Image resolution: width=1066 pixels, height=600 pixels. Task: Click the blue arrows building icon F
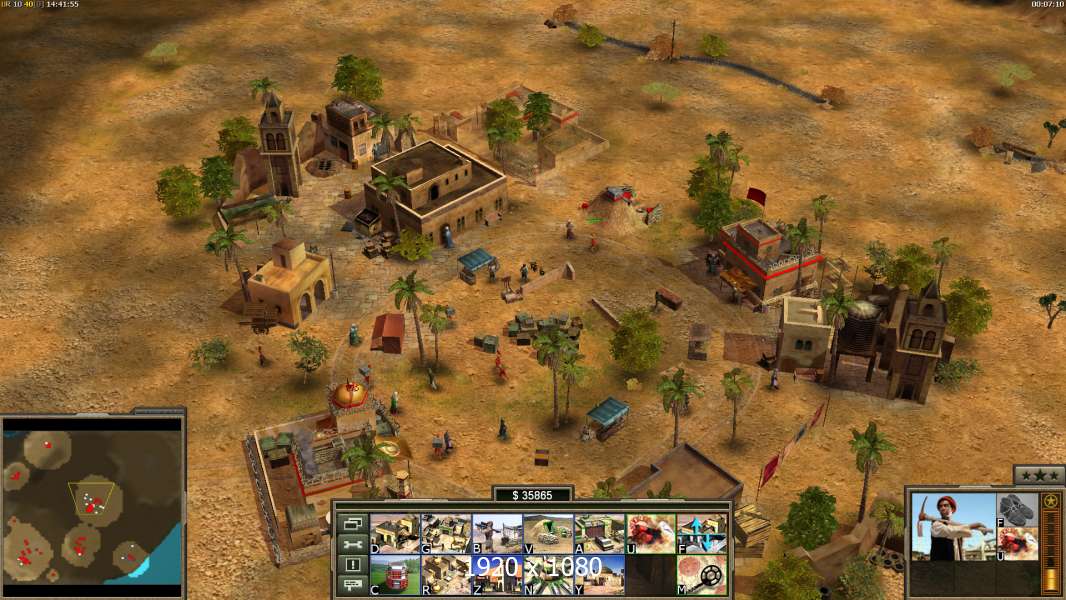702,533
